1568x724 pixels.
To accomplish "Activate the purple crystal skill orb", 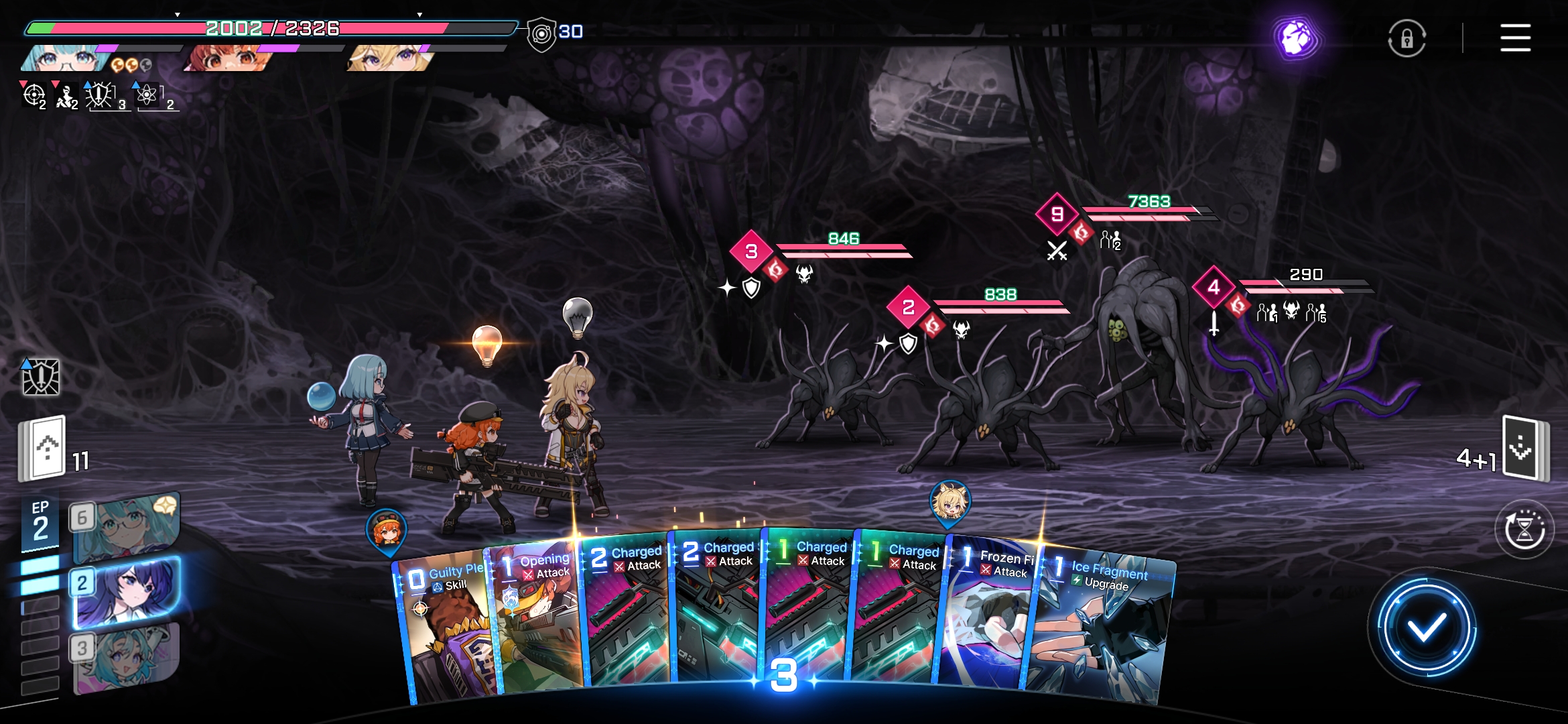I will click(x=1297, y=38).
